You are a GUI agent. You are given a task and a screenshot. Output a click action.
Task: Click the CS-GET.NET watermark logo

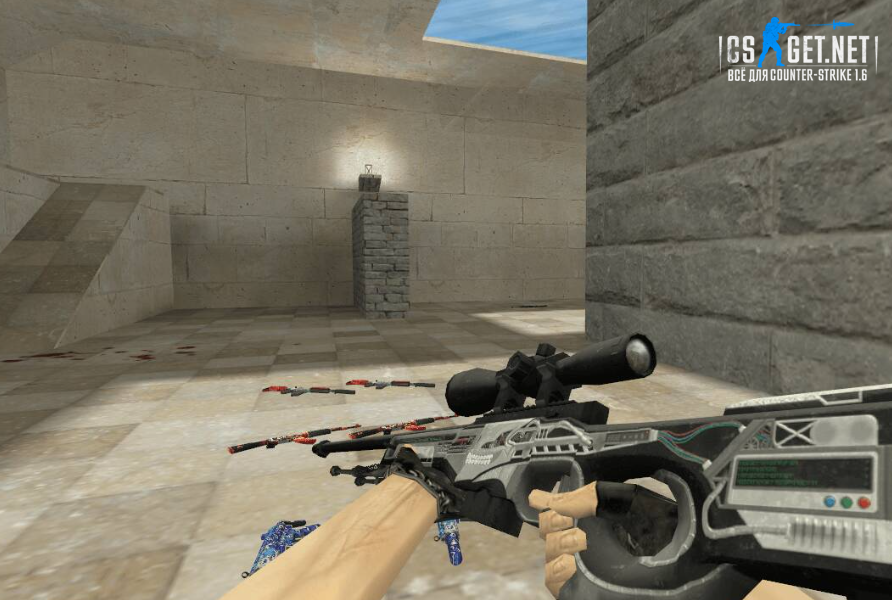point(798,50)
